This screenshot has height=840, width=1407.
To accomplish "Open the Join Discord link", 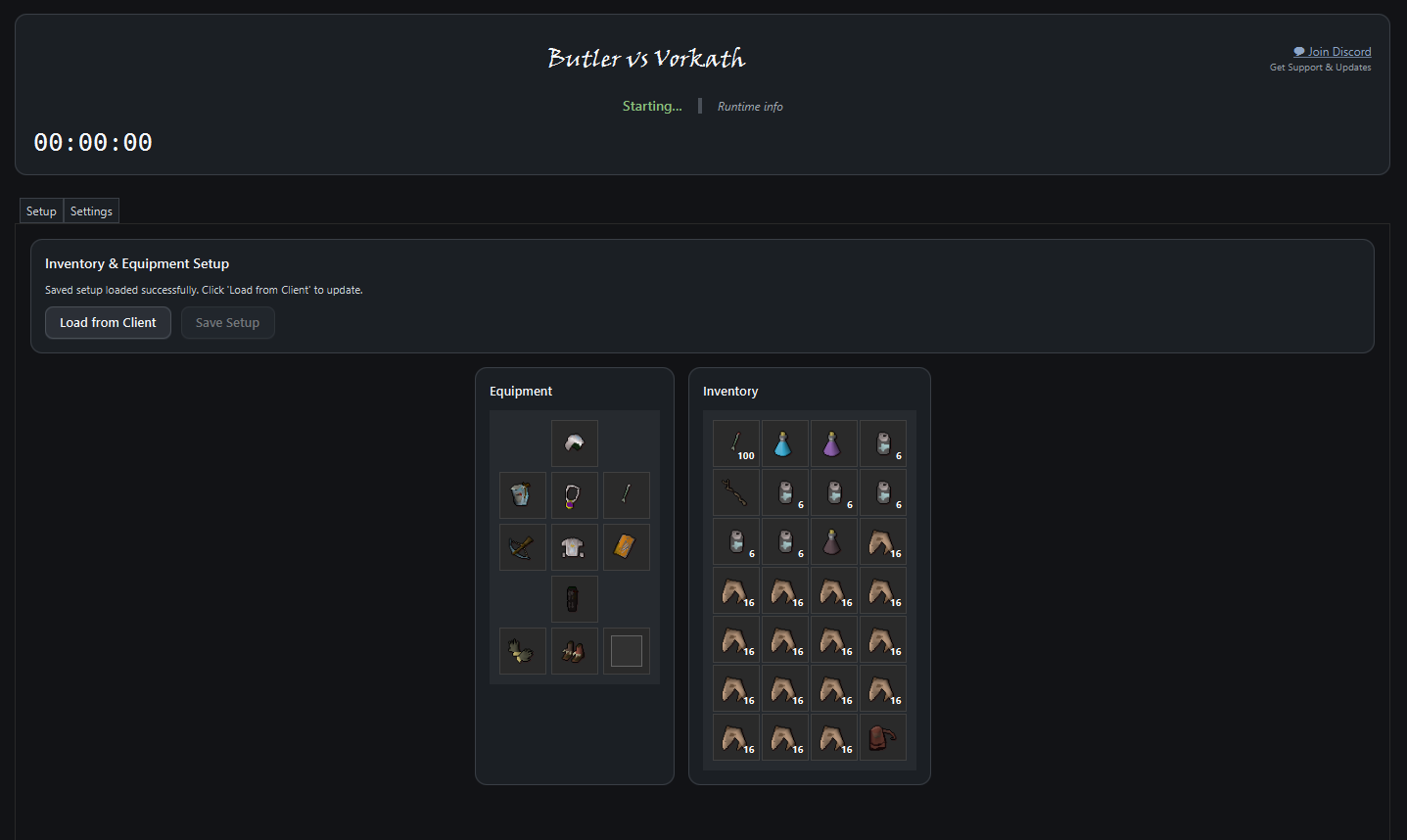I will pyautogui.click(x=1333, y=51).
